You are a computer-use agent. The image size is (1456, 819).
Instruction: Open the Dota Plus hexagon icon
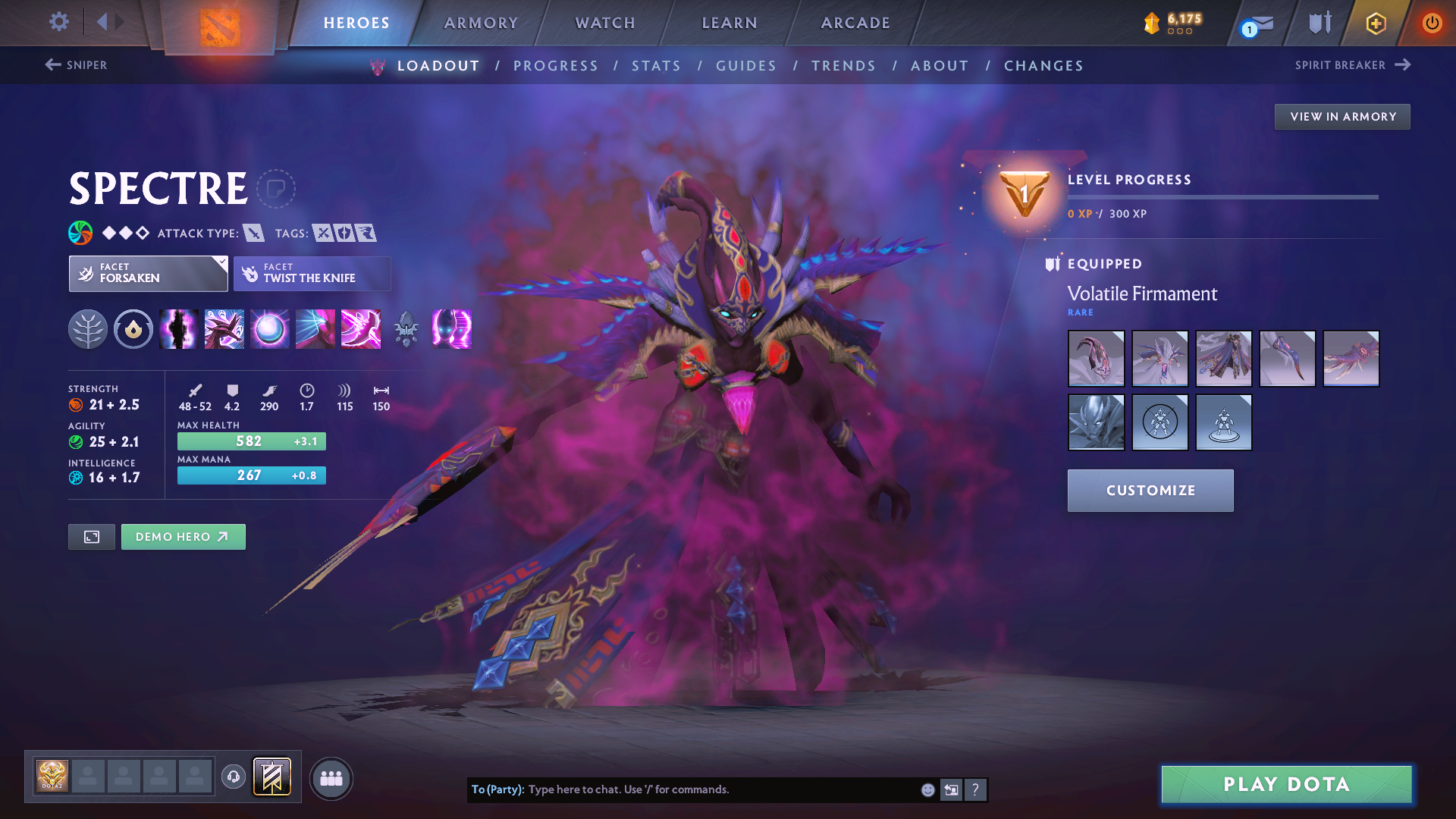1376,23
